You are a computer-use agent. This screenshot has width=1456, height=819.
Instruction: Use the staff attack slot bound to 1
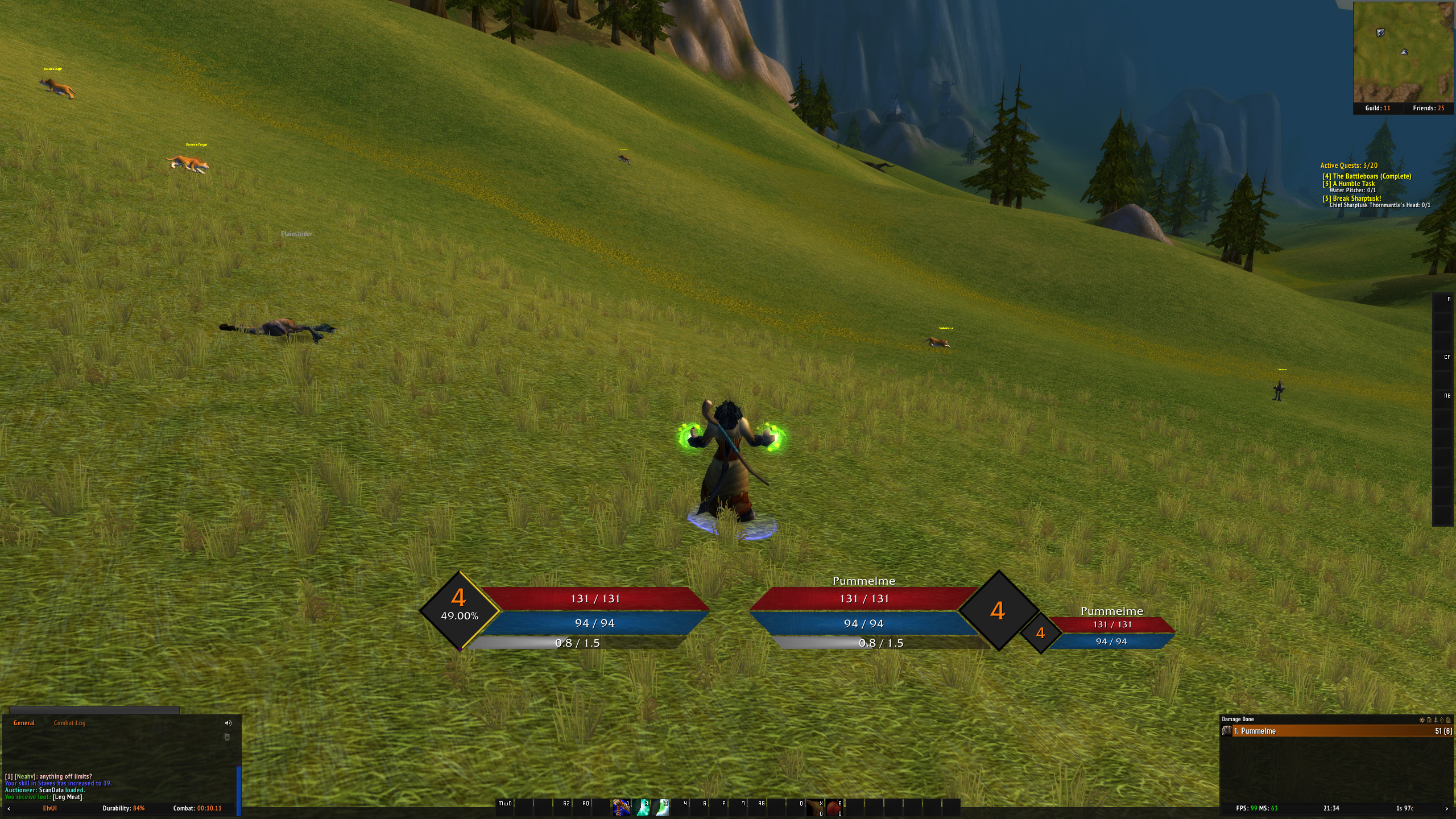[621, 808]
